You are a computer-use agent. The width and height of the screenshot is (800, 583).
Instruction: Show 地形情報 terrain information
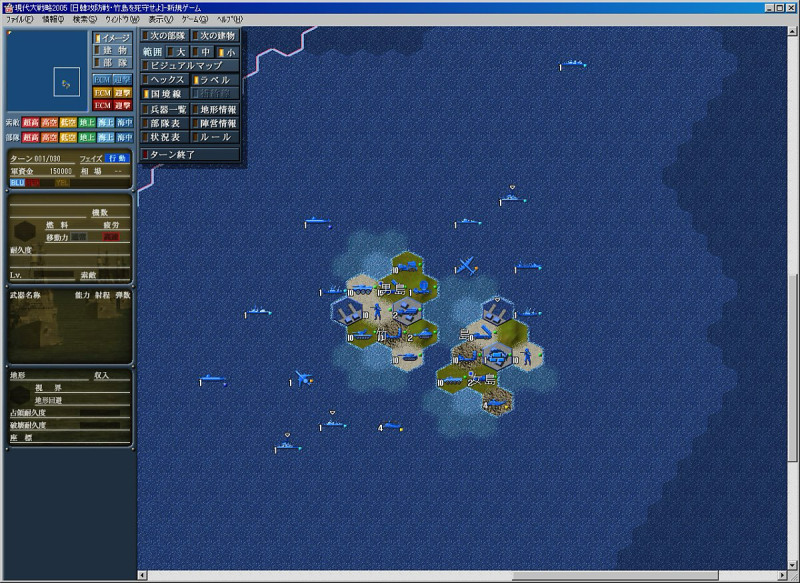point(215,109)
